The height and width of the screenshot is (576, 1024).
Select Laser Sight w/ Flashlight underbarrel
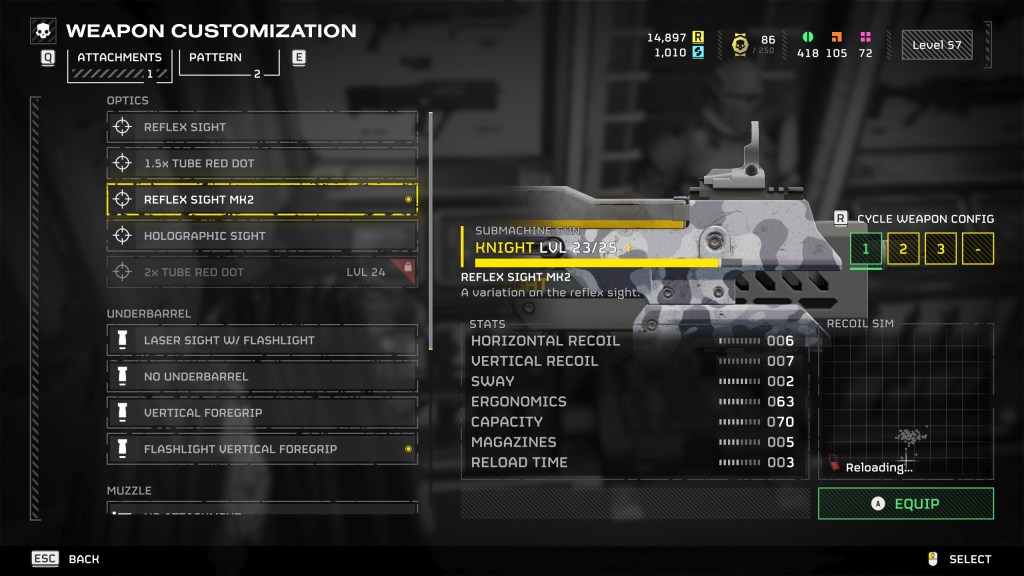coord(262,340)
